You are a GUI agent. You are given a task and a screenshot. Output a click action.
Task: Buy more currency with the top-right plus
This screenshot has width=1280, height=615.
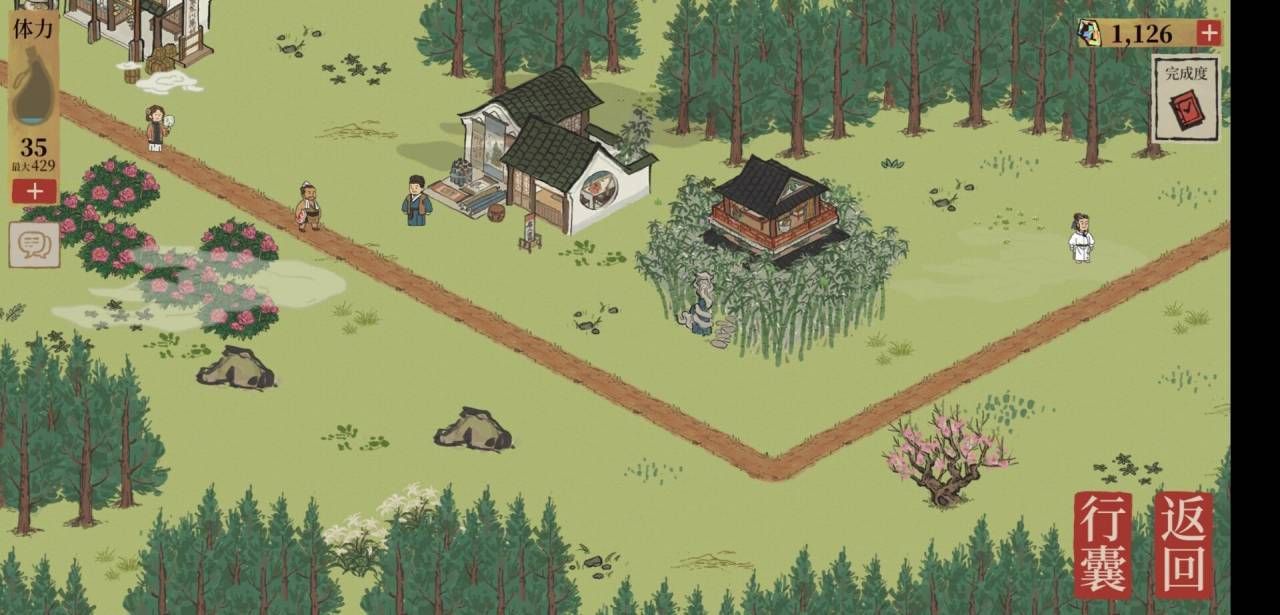click(1209, 33)
